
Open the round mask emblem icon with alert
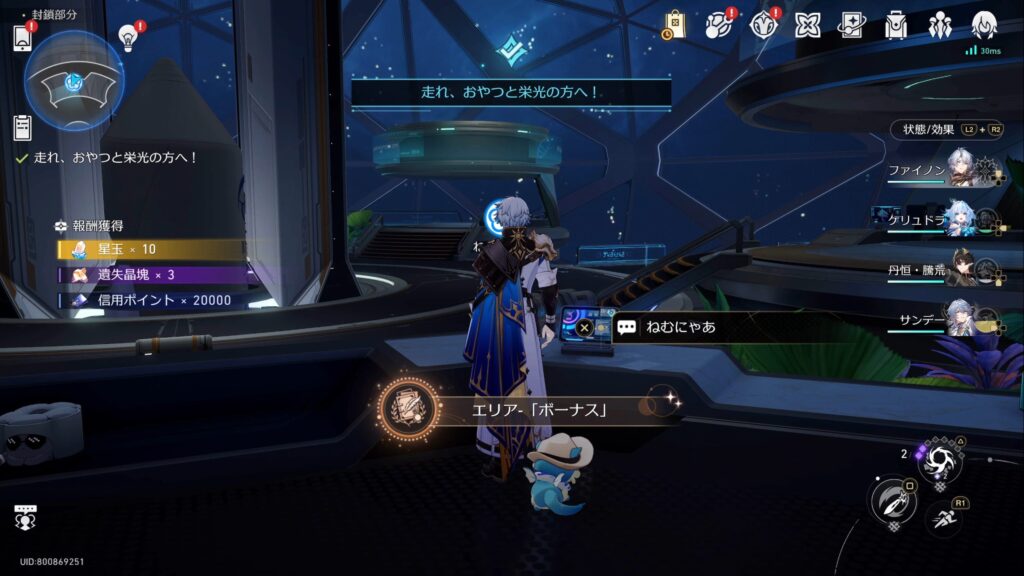click(763, 25)
